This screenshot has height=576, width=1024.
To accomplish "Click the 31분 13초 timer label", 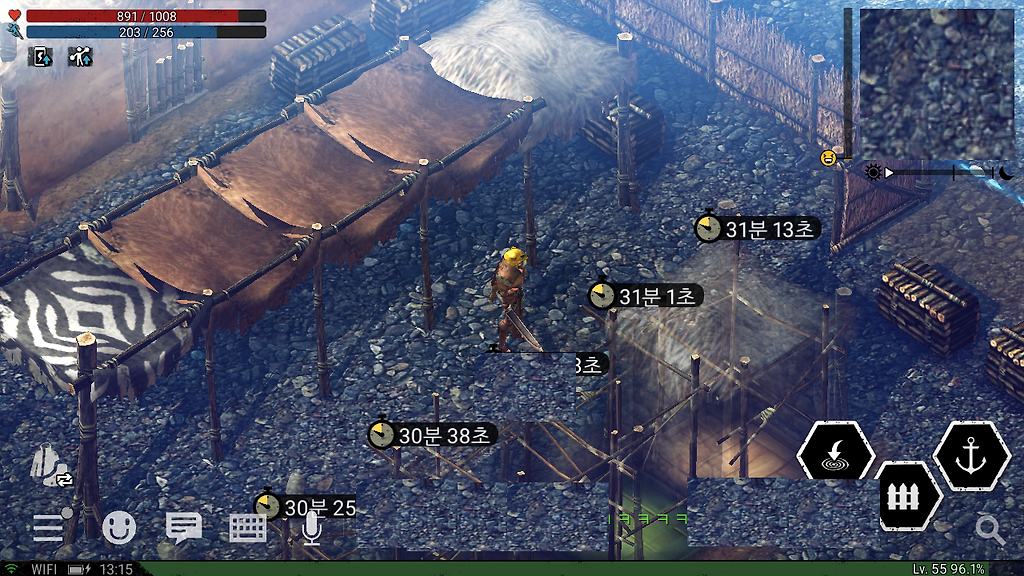I will pyautogui.click(x=758, y=229).
